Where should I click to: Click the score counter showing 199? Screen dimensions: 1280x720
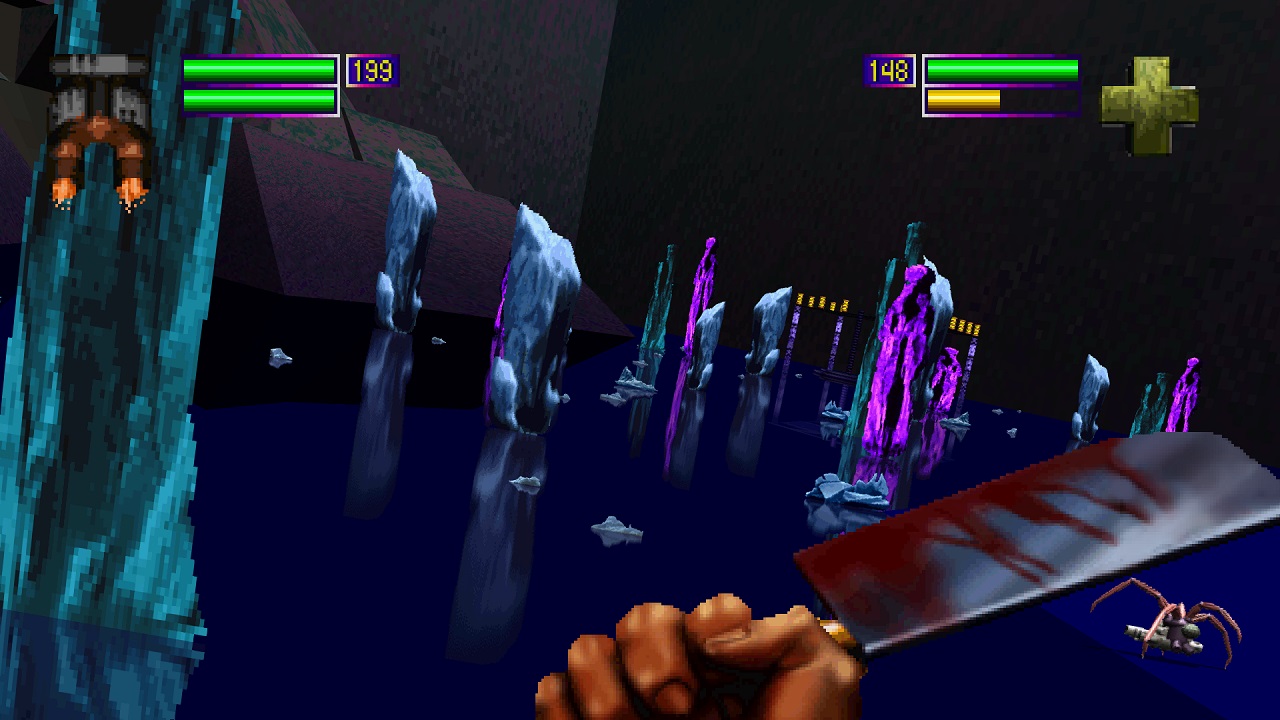[x=373, y=69]
